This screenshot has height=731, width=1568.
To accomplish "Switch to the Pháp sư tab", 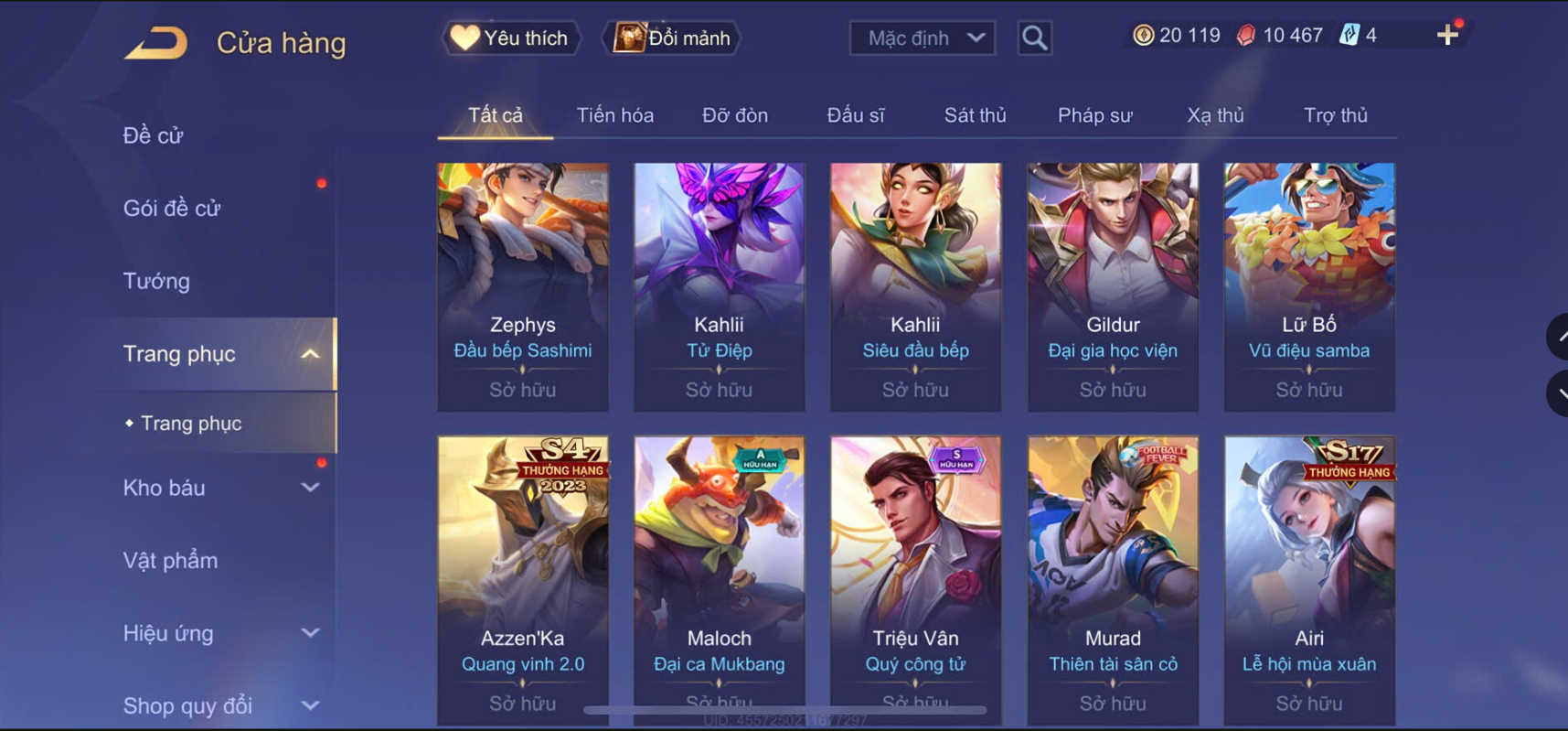I will (1093, 115).
